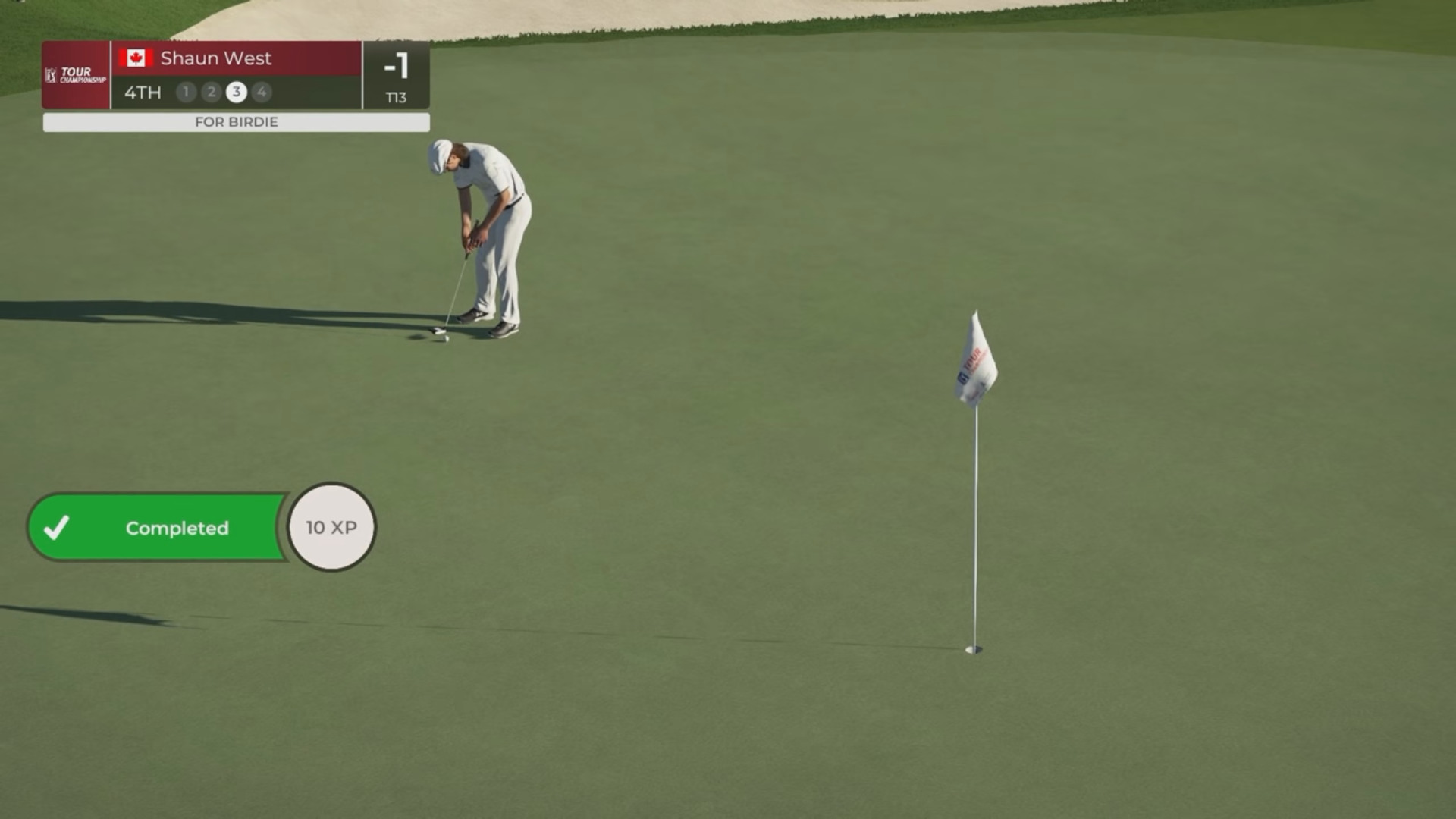This screenshot has height=819, width=1456.
Task: Choose the stroke 4 circle indicator
Action: 262,93
